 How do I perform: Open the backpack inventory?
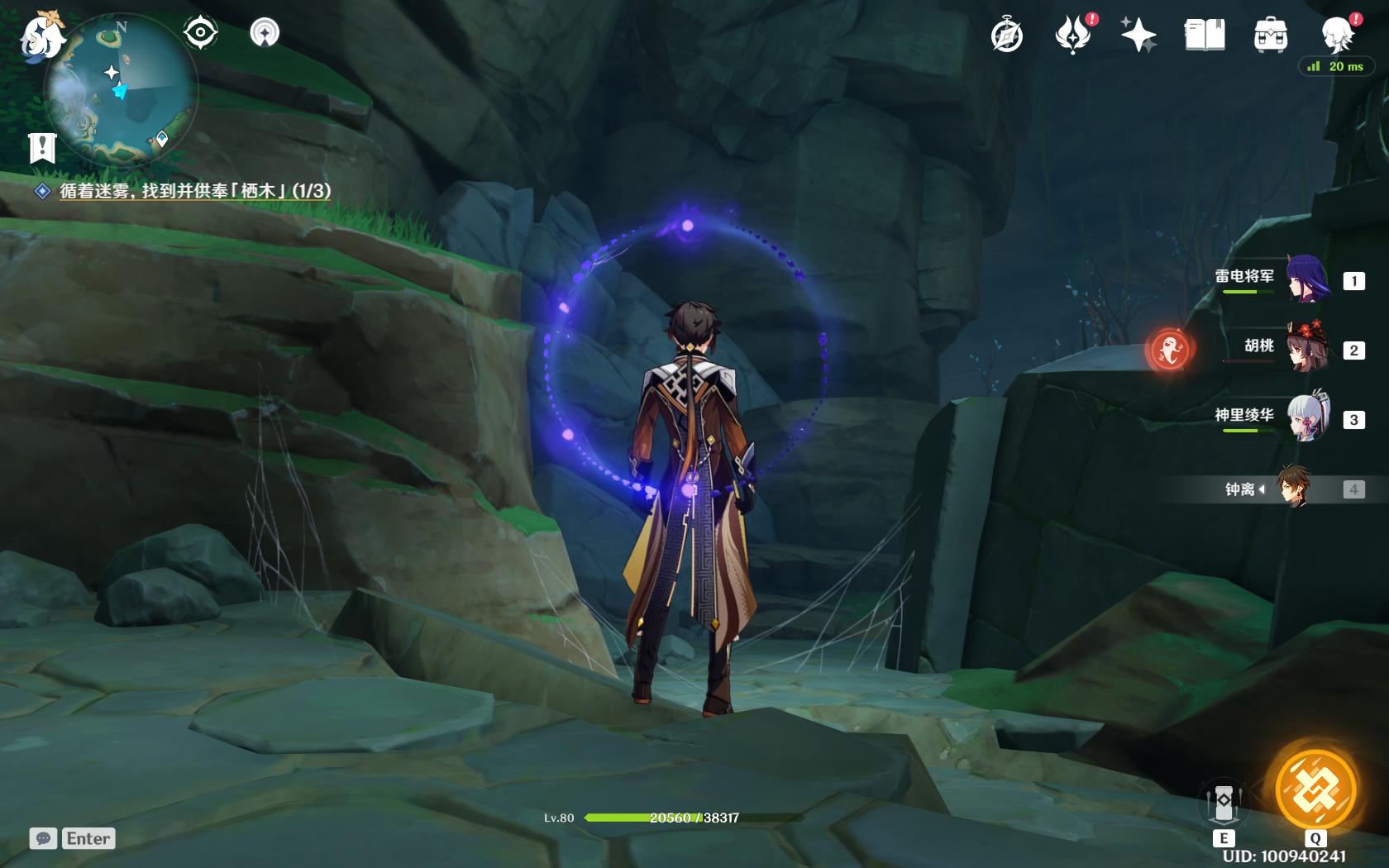[1270, 36]
